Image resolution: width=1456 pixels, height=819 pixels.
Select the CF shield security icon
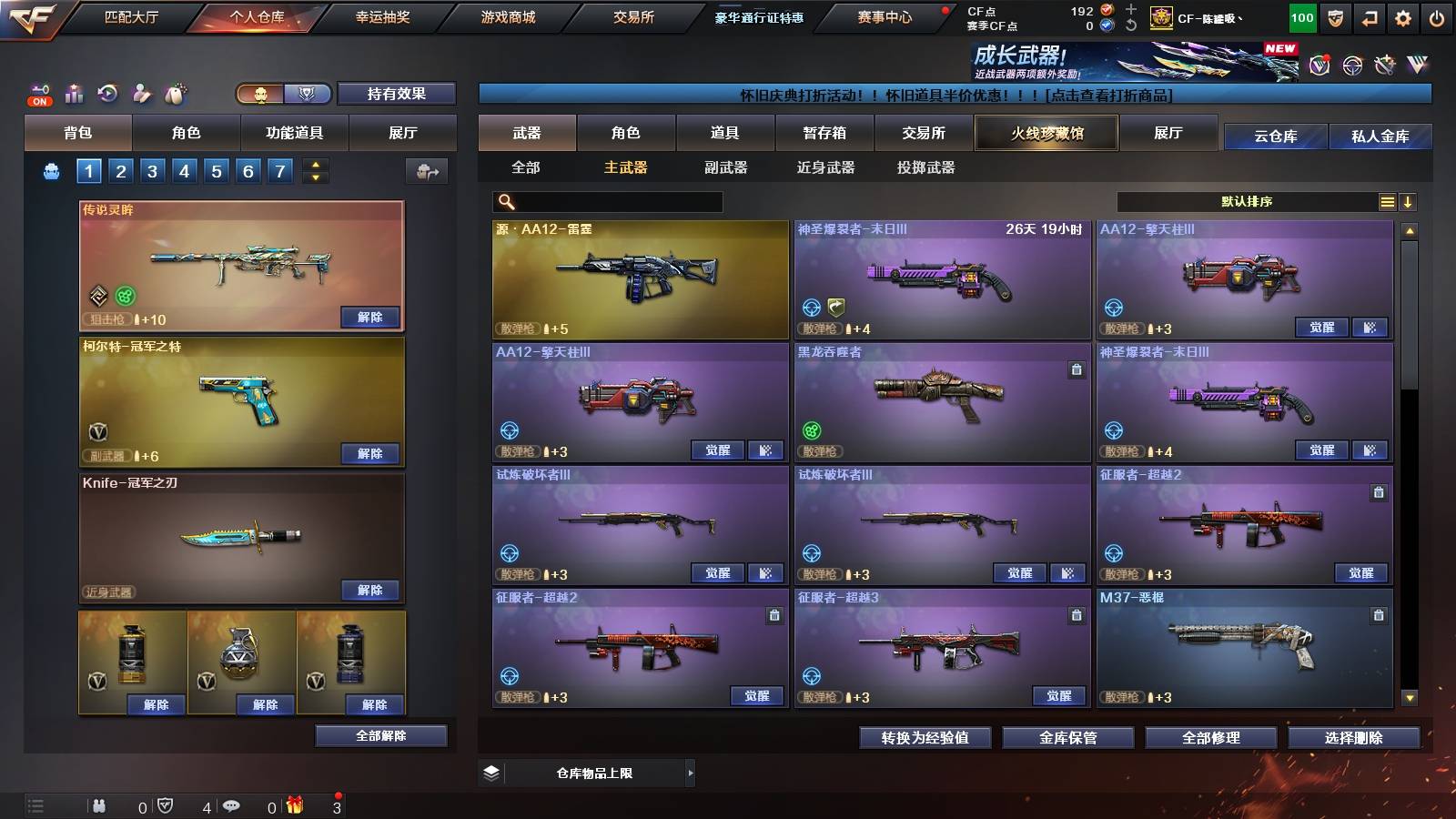coord(1335,17)
